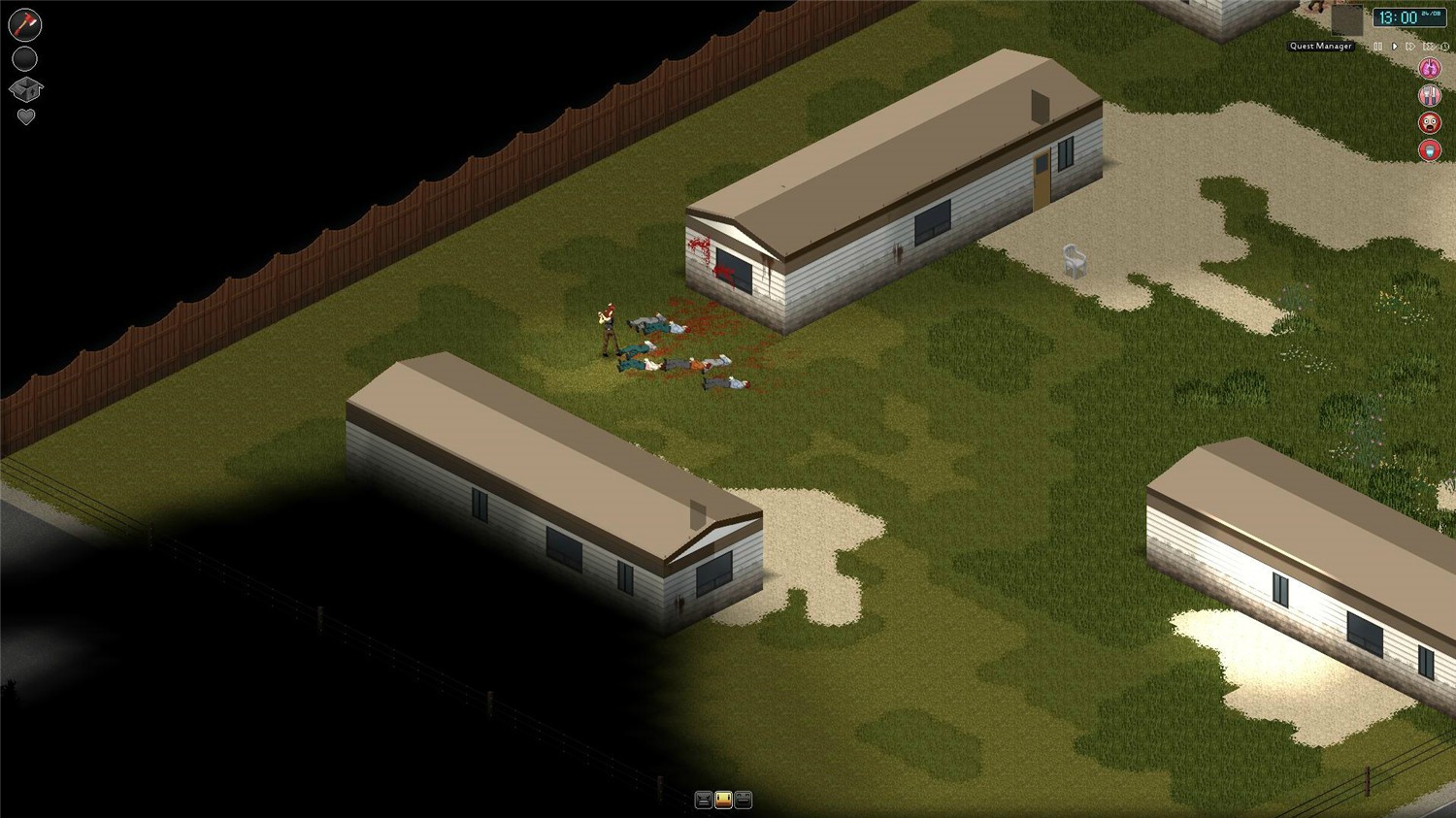Select the angry stance face
The width and height of the screenshot is (1456, 818).
(x=704, y=799)
